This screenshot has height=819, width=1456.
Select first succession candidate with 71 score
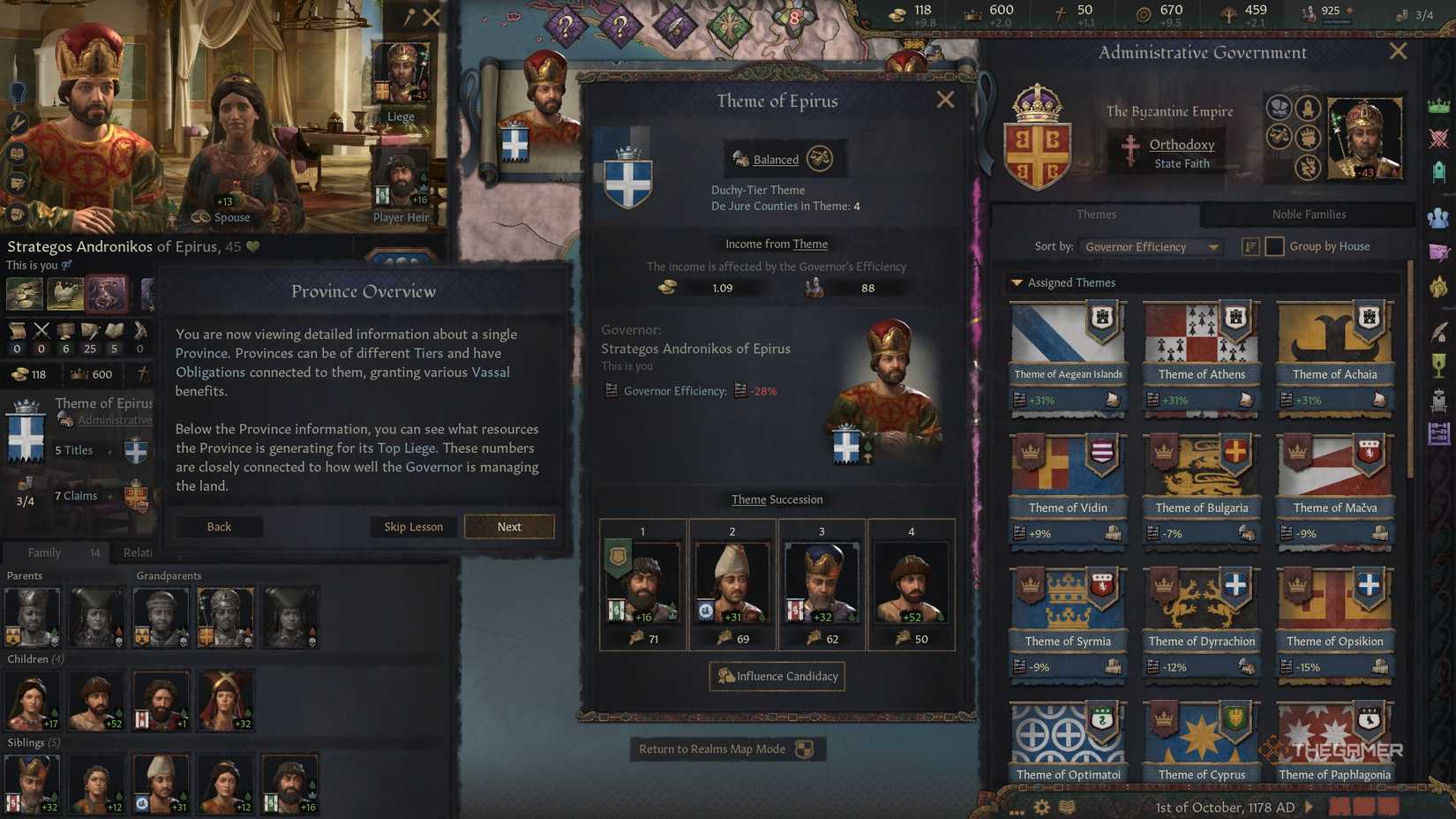[643, 583]
